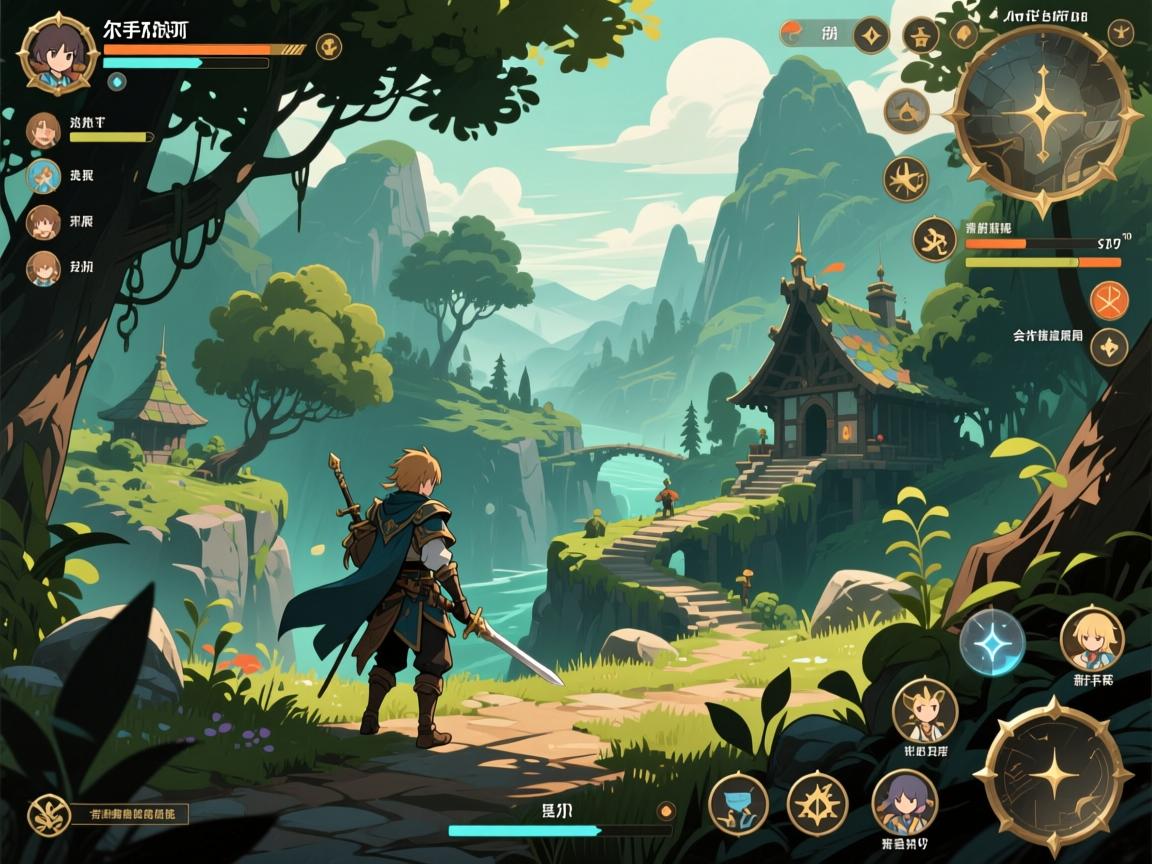Click the dark round icon below the orange button
The width and height of the screenshot is (1152, 864).
pyautogui.click(x=1108, y=347)
